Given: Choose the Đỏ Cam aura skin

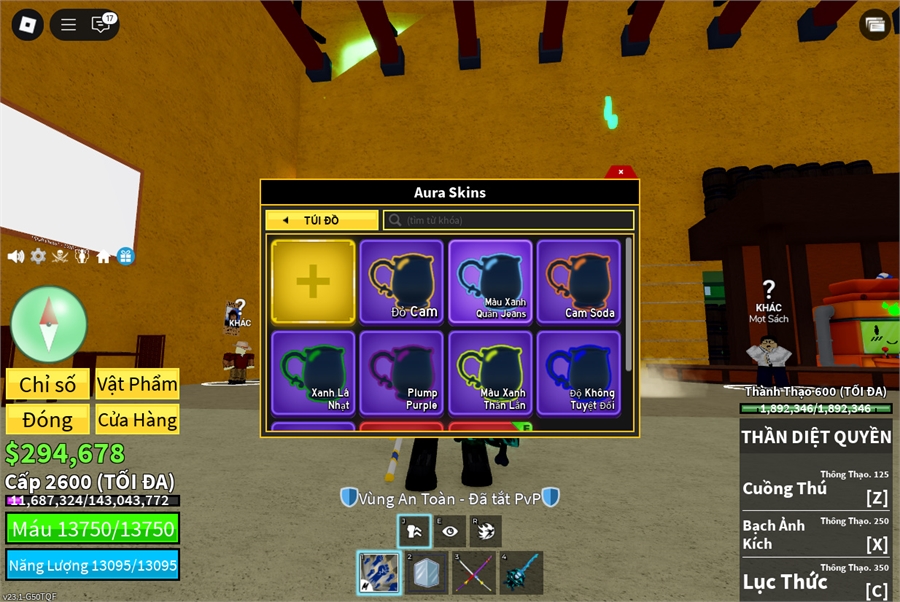Looking at the screenshot, I should [402, 281].
